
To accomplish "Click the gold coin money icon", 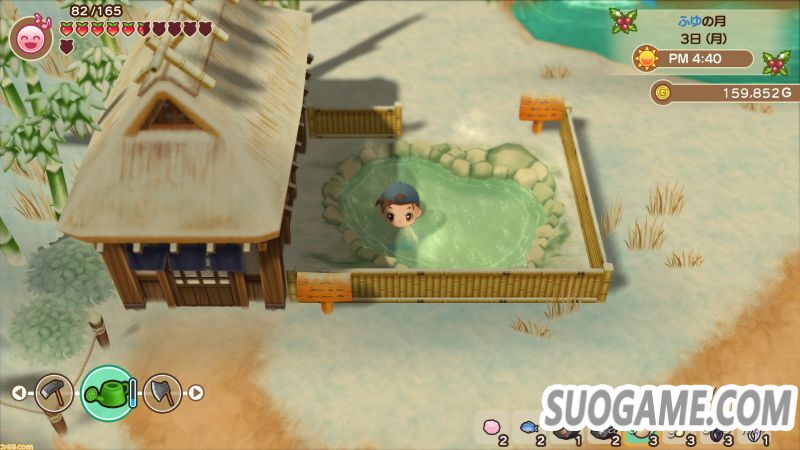I will tap(662, 93).
